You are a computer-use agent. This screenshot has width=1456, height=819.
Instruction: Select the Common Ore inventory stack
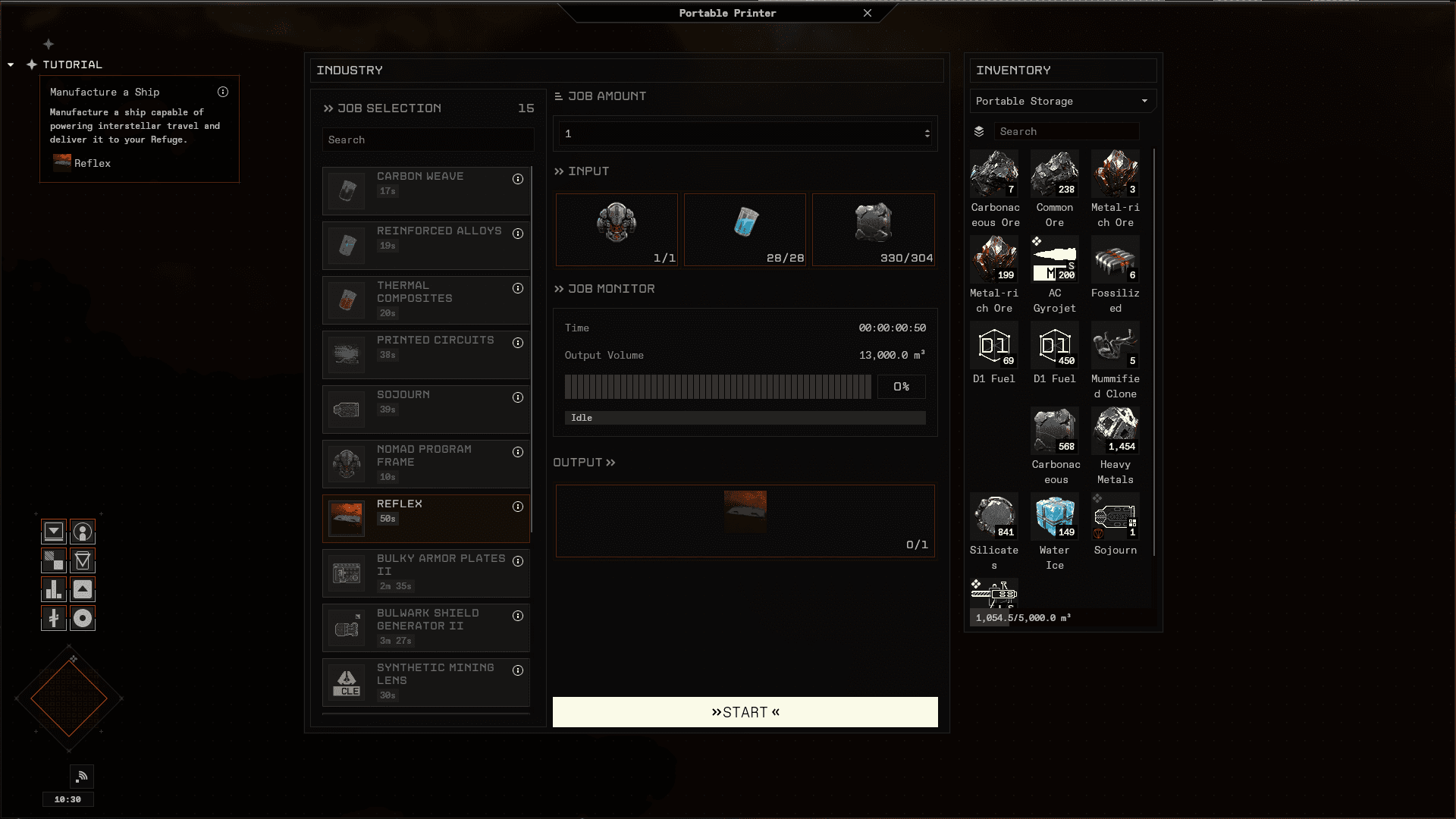coord(1054,174)
